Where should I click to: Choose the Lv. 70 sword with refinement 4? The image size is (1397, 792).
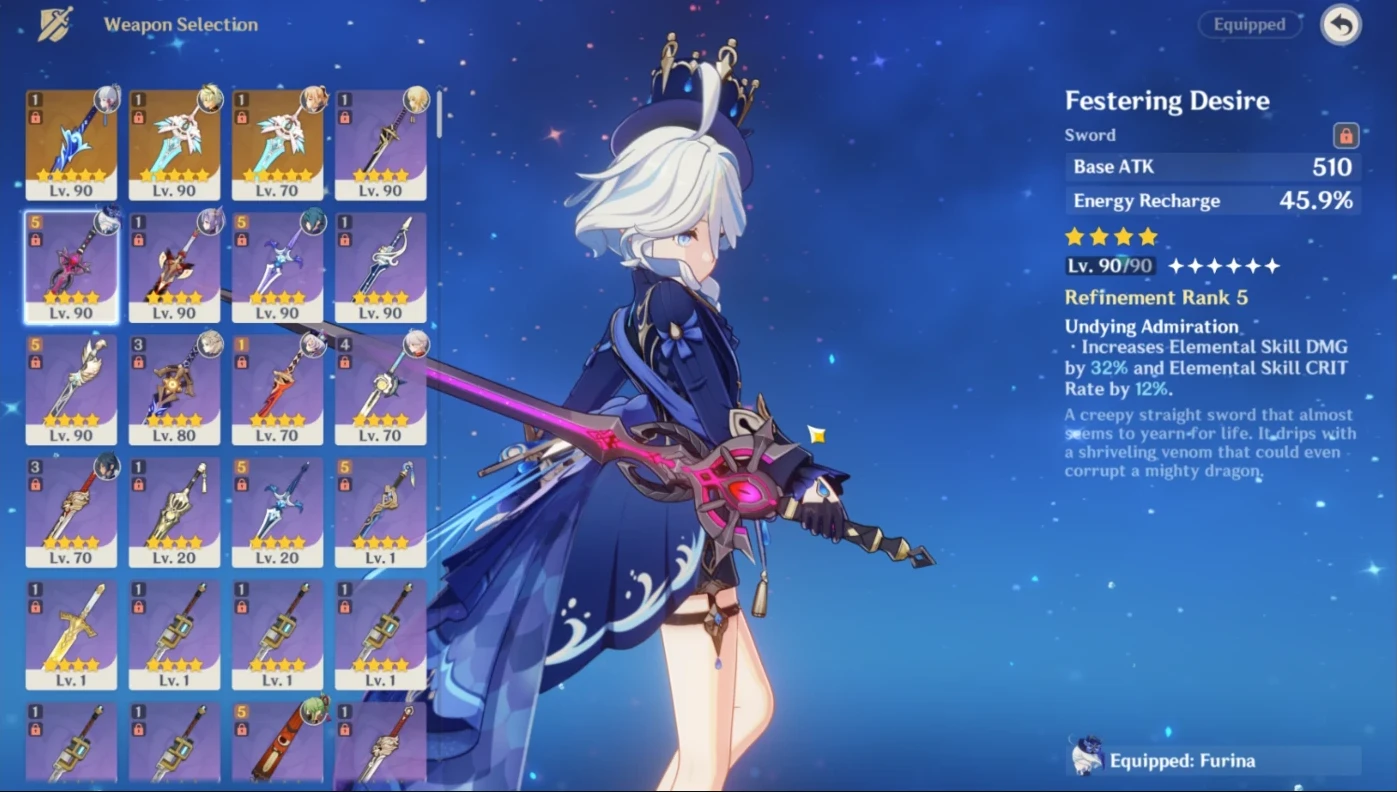point(380,390)
